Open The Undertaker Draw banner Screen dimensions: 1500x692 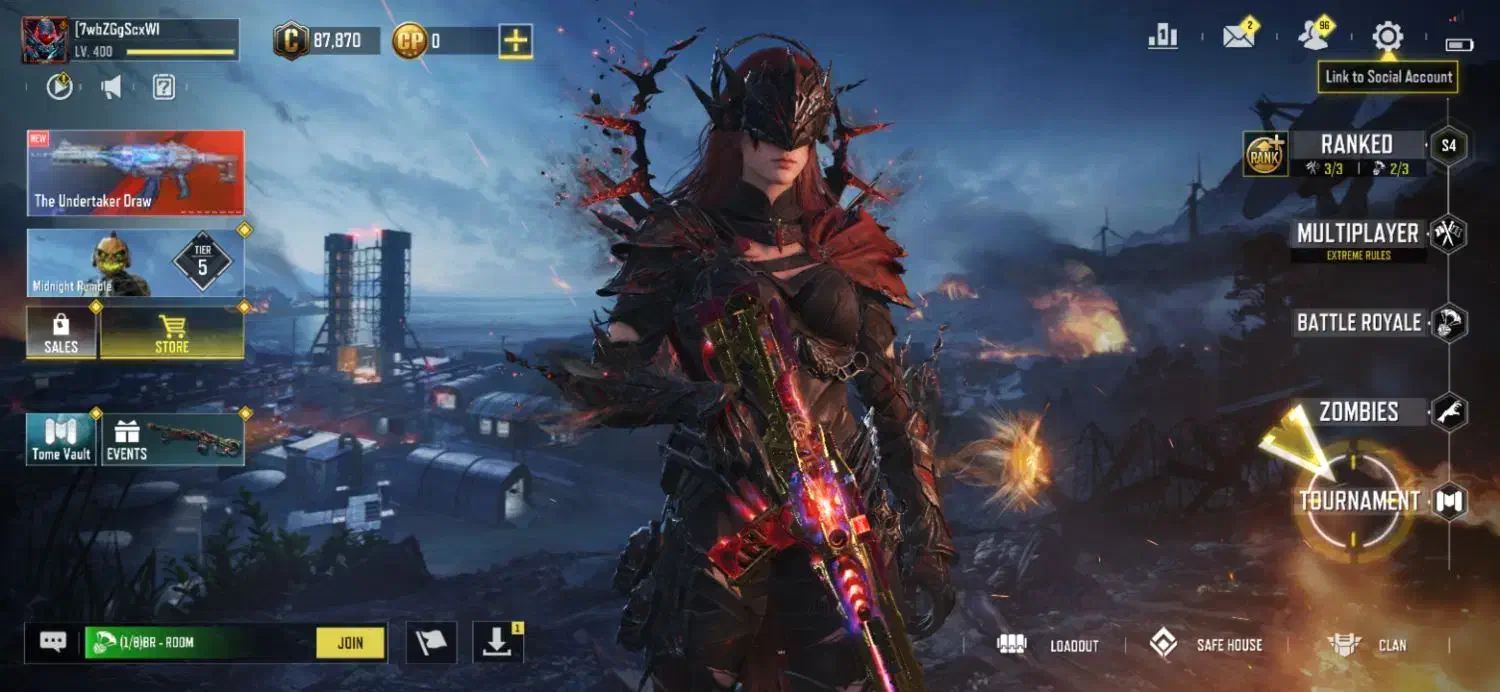pyautogui.click(x=135, y=173)
